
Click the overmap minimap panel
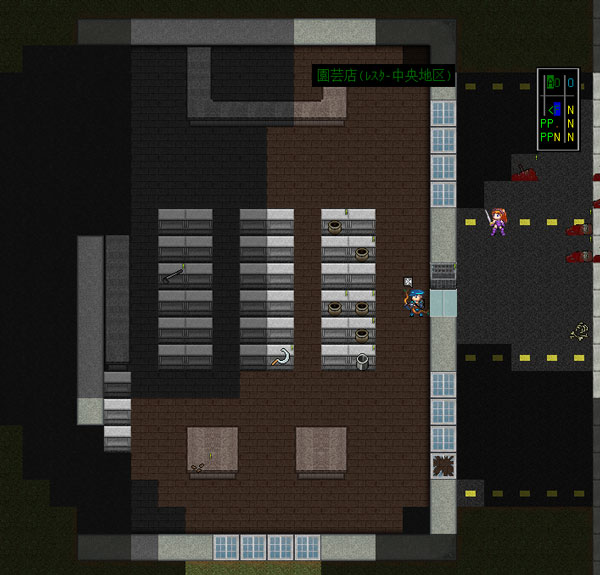[557, 108]
